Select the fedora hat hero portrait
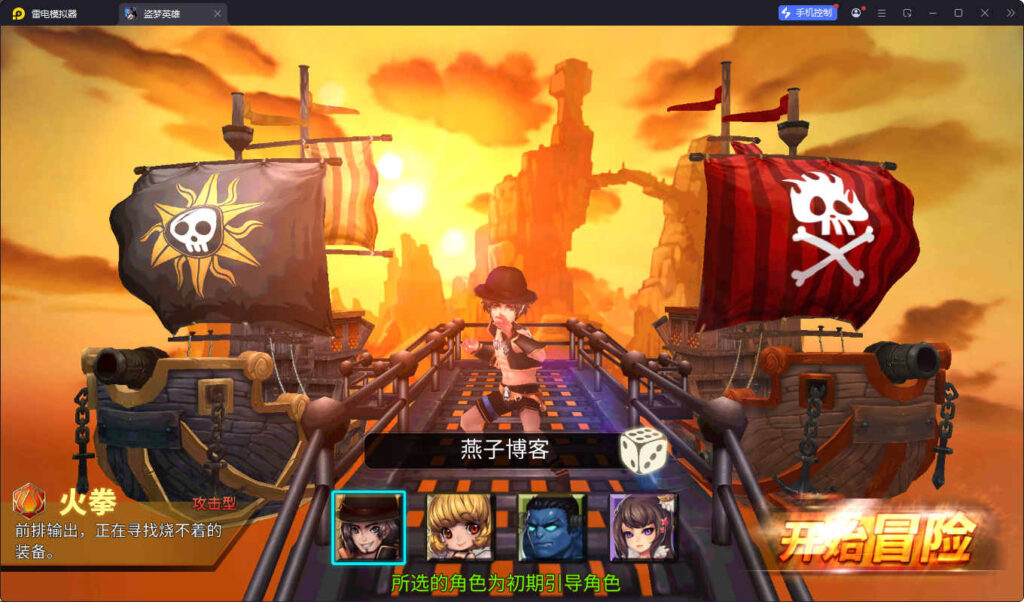 pyautogui.click(x=369, y=527)
